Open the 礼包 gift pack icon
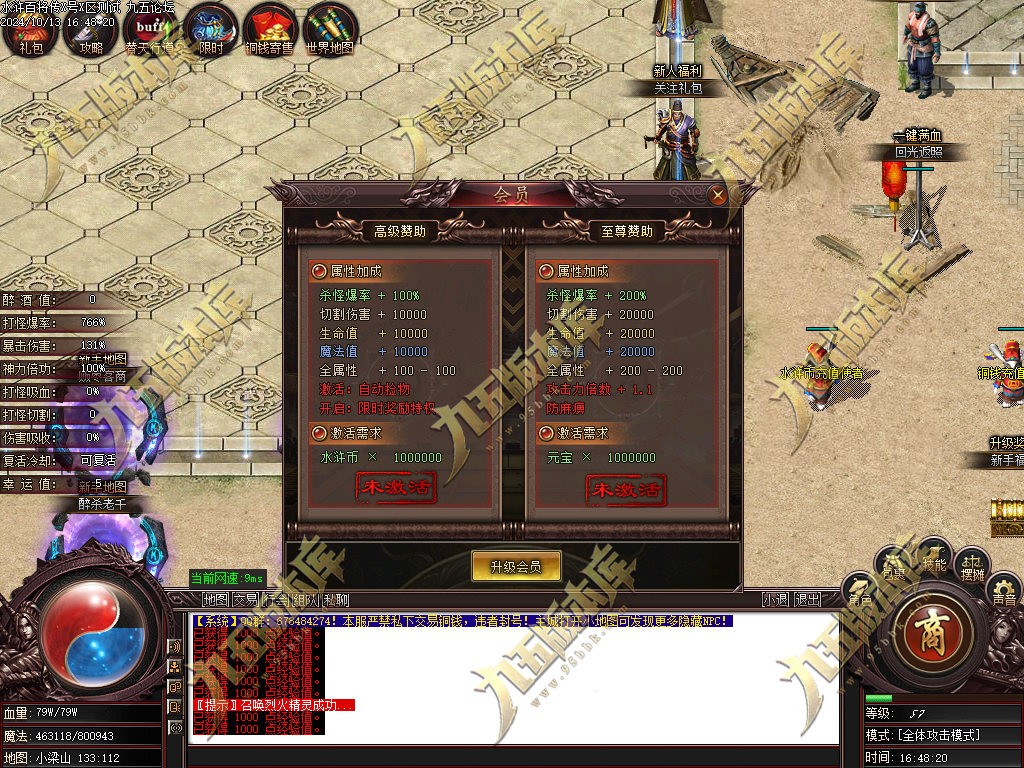Image resolution: width=1024 pixels, height=768 pixels. tap(30, 30)
